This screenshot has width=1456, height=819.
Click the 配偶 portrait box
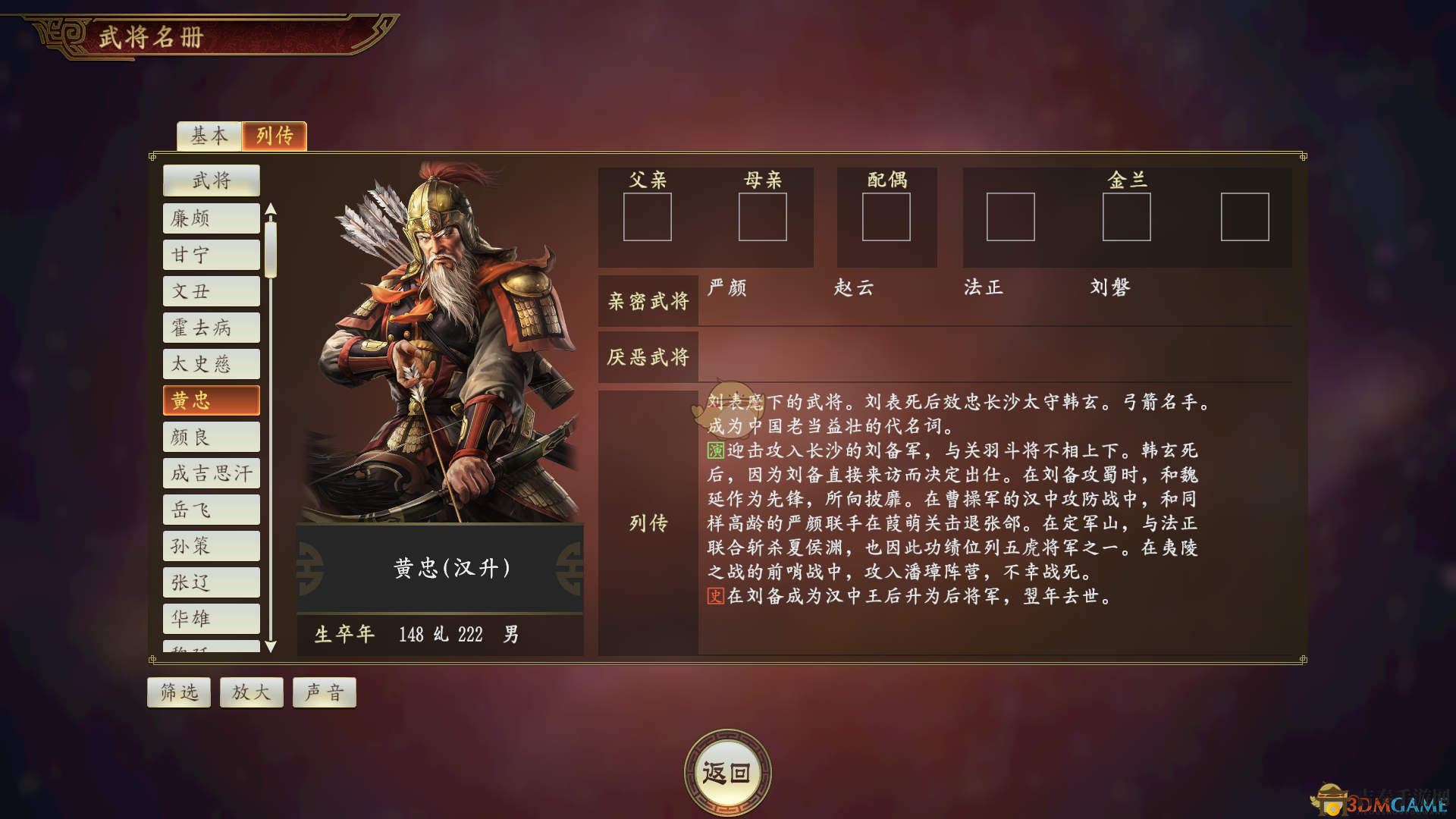[886, 218]
